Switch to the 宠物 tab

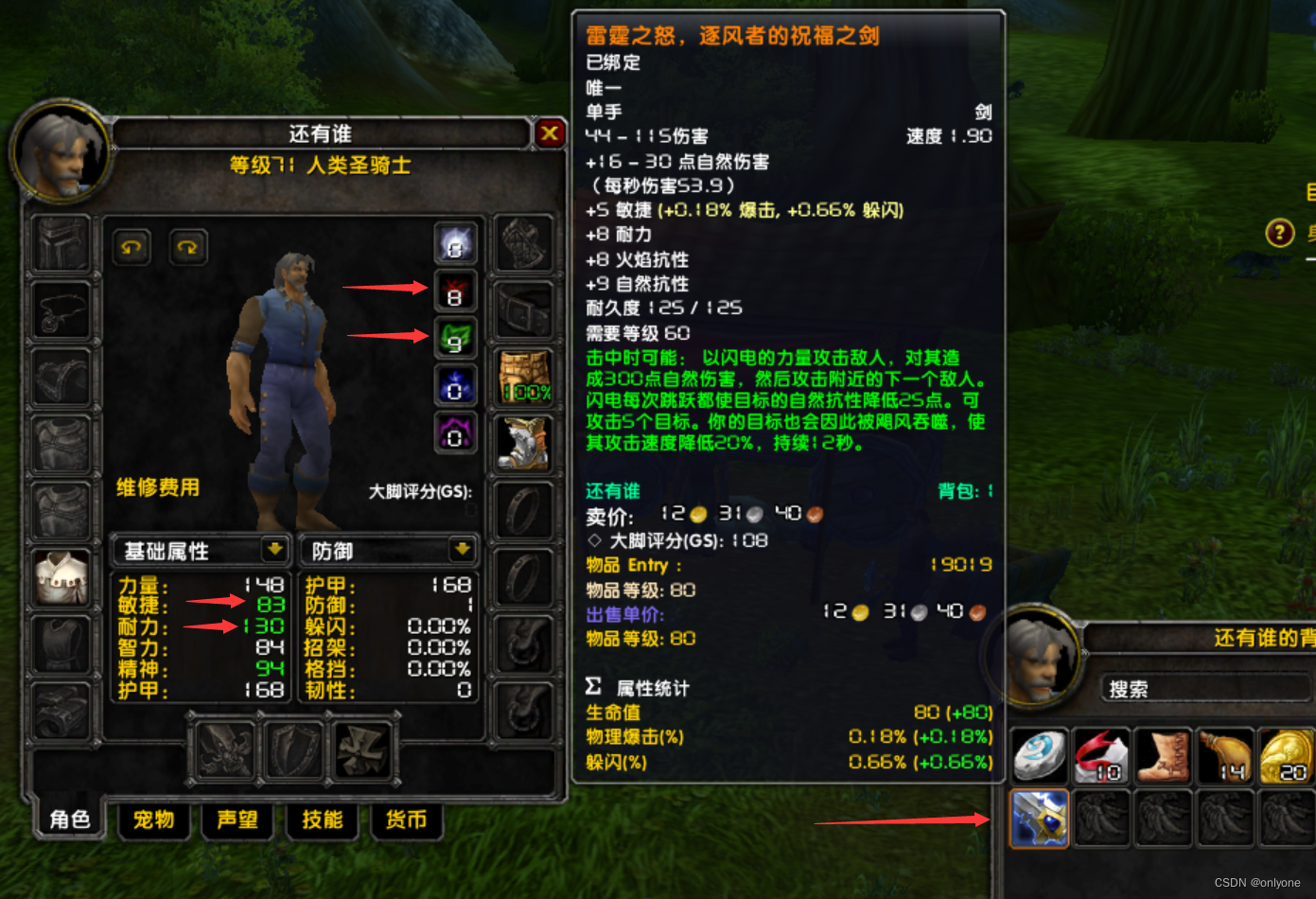(153, 820)
